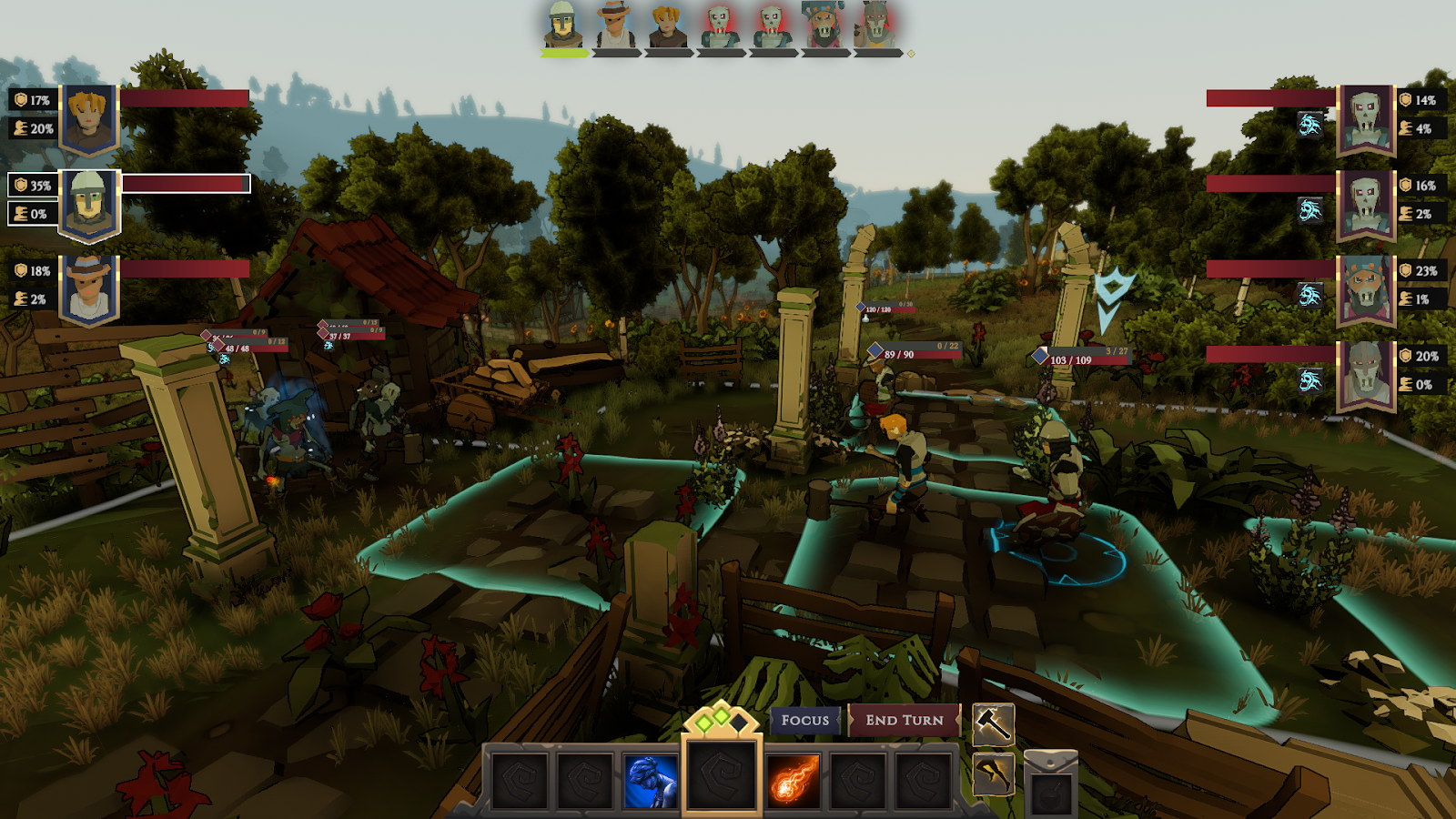Cast the fireball ability
This screenshot has width=1456, height=819.
[793, 781]
